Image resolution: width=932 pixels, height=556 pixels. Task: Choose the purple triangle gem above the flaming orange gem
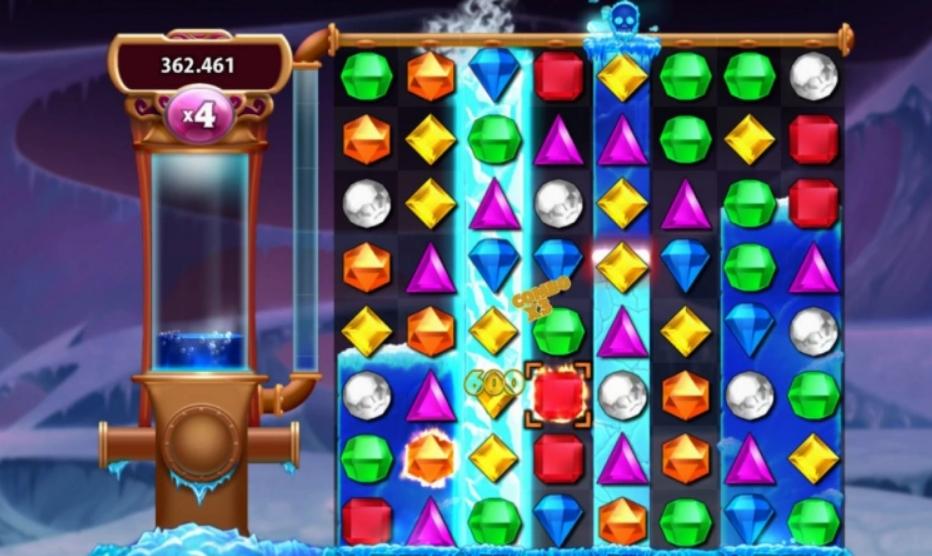click(x=431, y=395)
